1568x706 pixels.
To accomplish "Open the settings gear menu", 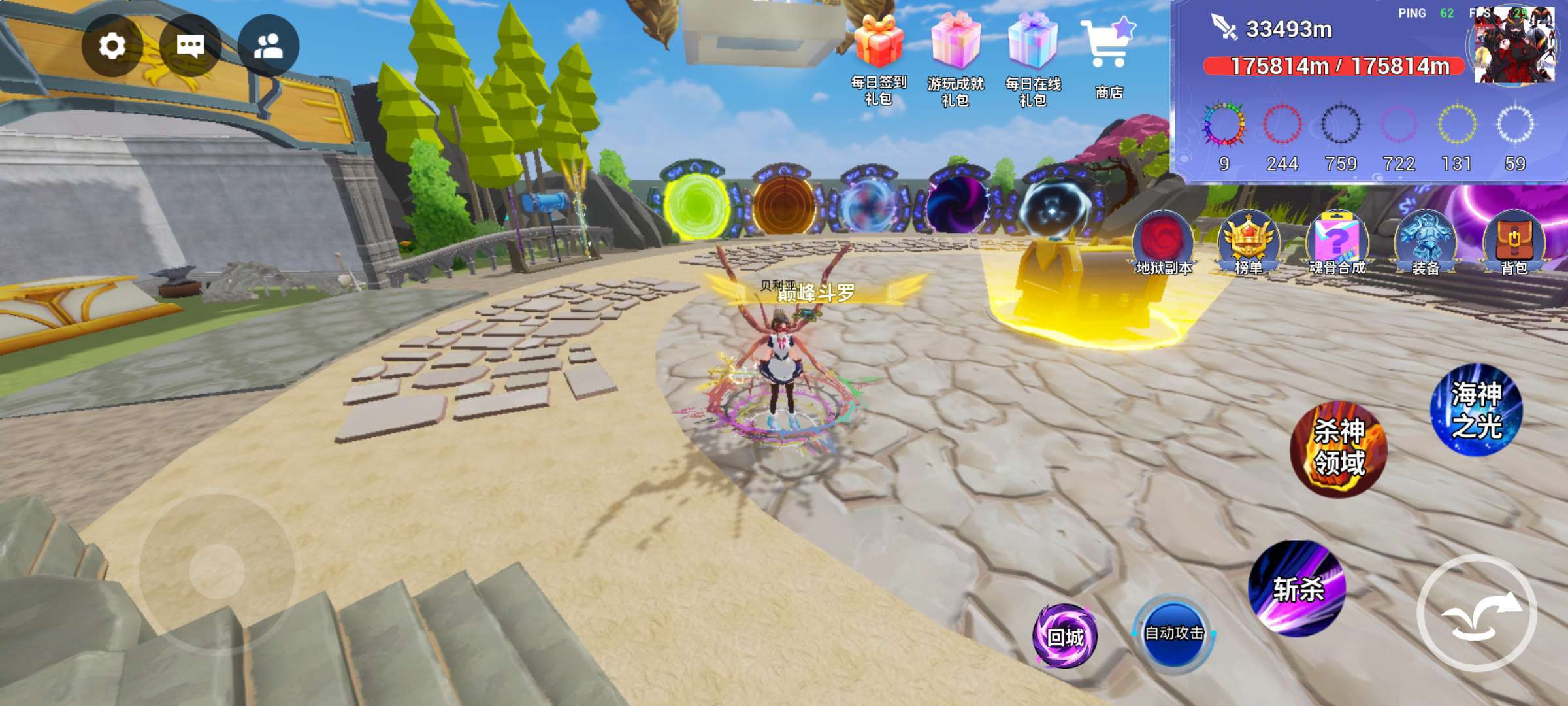I will pos(112,46).
